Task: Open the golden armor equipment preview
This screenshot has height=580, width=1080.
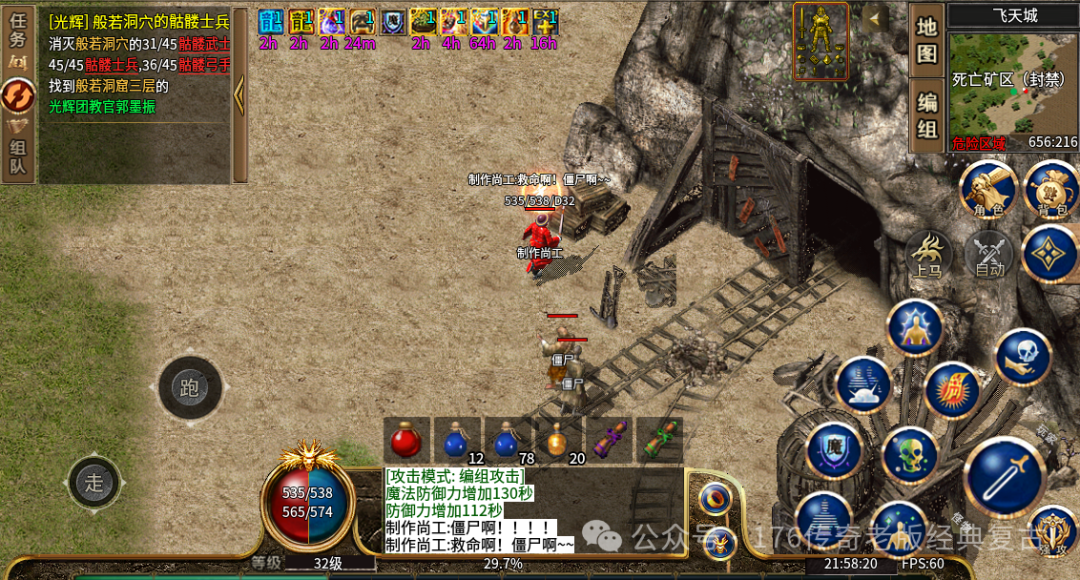Action: pyautogui.click(x=821, y=40)
